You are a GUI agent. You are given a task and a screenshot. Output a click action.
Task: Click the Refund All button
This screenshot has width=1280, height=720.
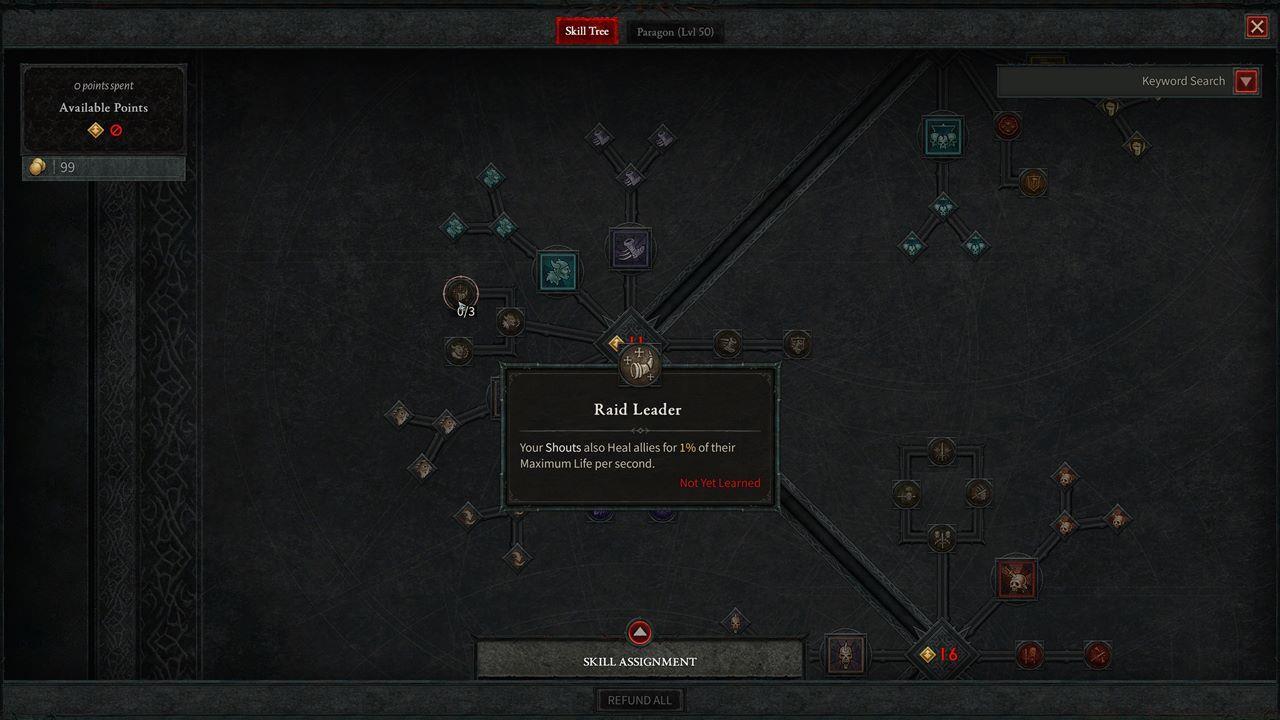[640, 700]
